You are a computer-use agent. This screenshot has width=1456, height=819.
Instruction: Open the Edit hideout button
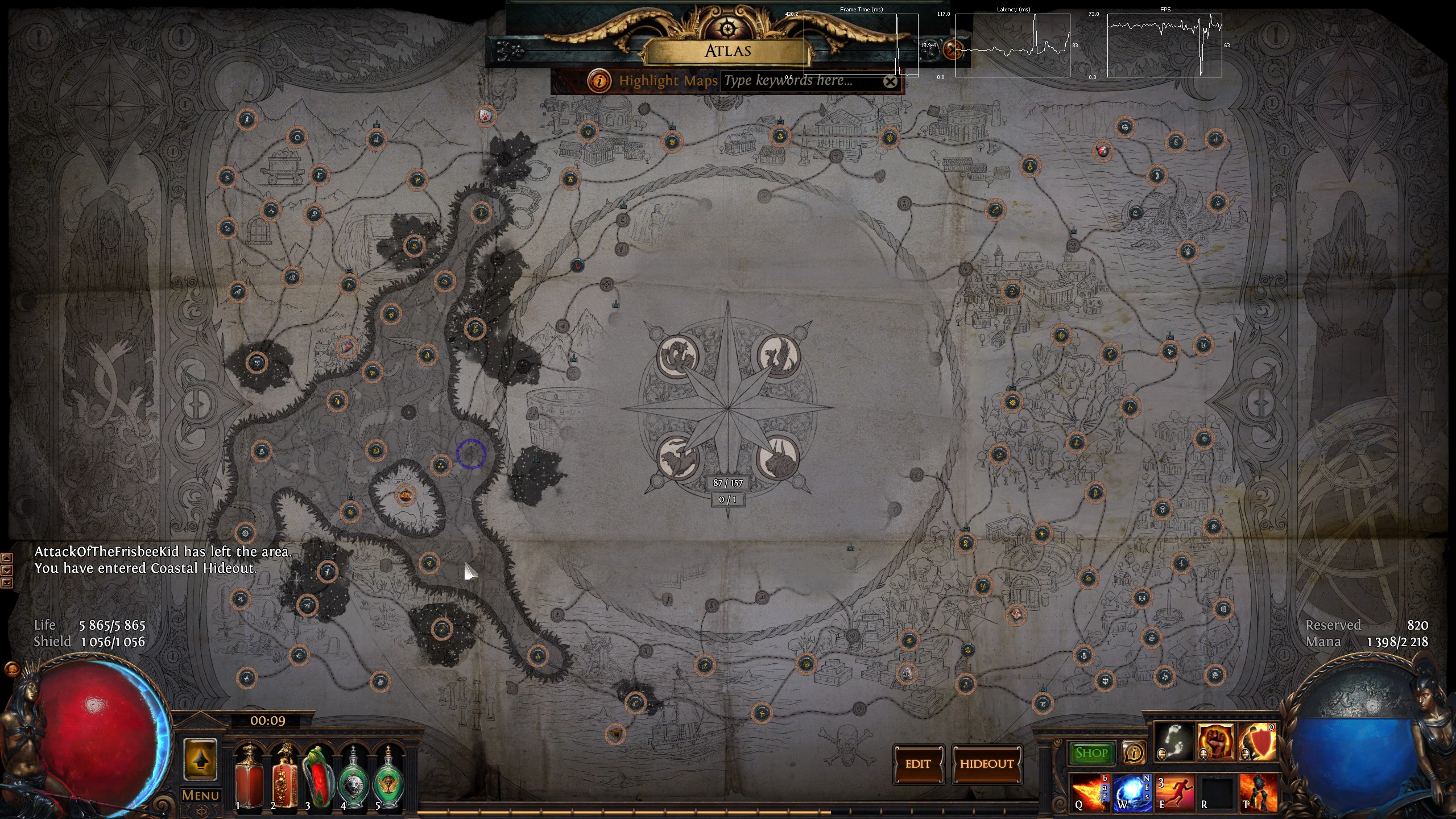[x=918, y=764]
